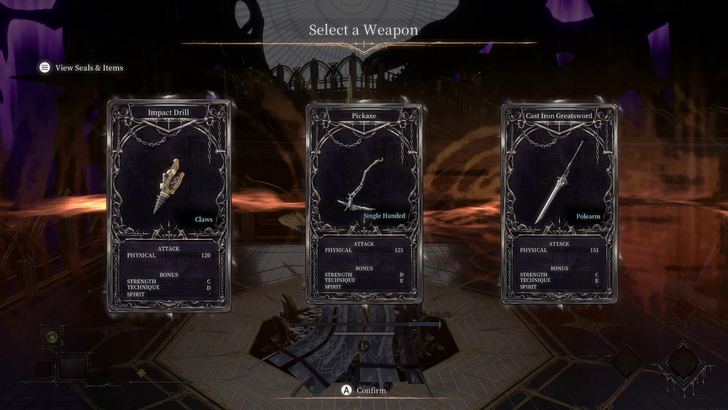728x410 pixels.
Task: Open View Seals & Items
Action: coord(80,68)
